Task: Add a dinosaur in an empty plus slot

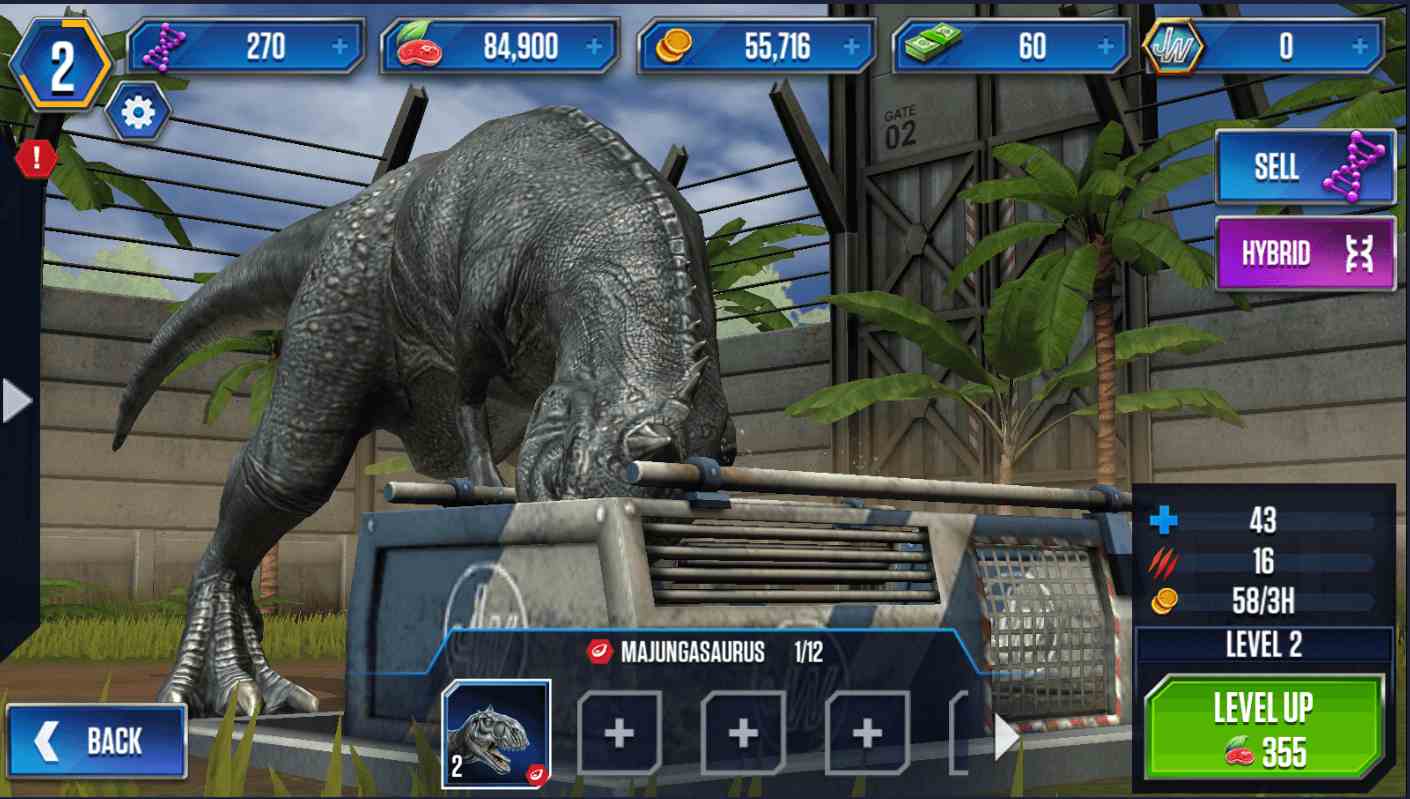Action: click(x=619, y=733)
